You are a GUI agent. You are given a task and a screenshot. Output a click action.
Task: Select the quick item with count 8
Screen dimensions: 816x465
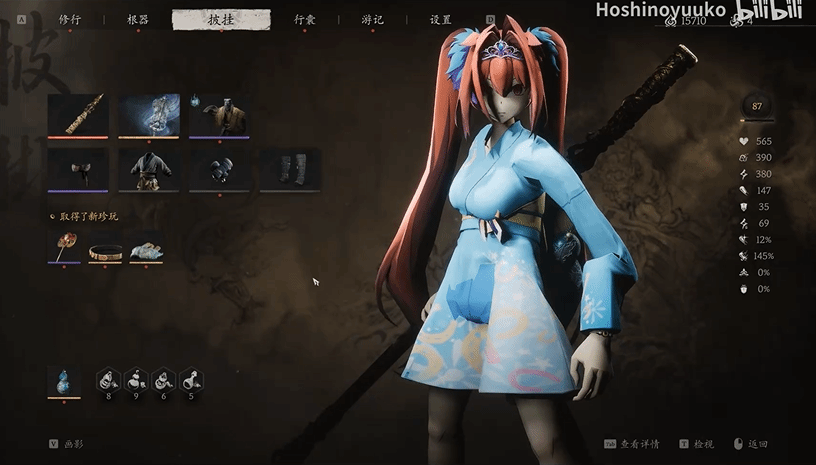tap(108, 381)
